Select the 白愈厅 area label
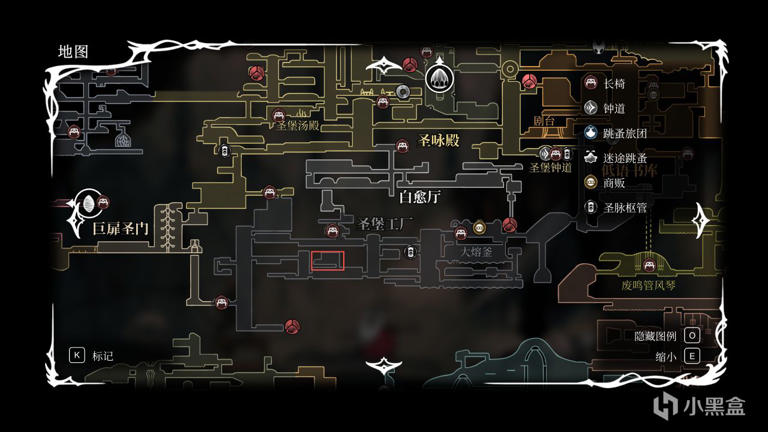 pos(420,197)
